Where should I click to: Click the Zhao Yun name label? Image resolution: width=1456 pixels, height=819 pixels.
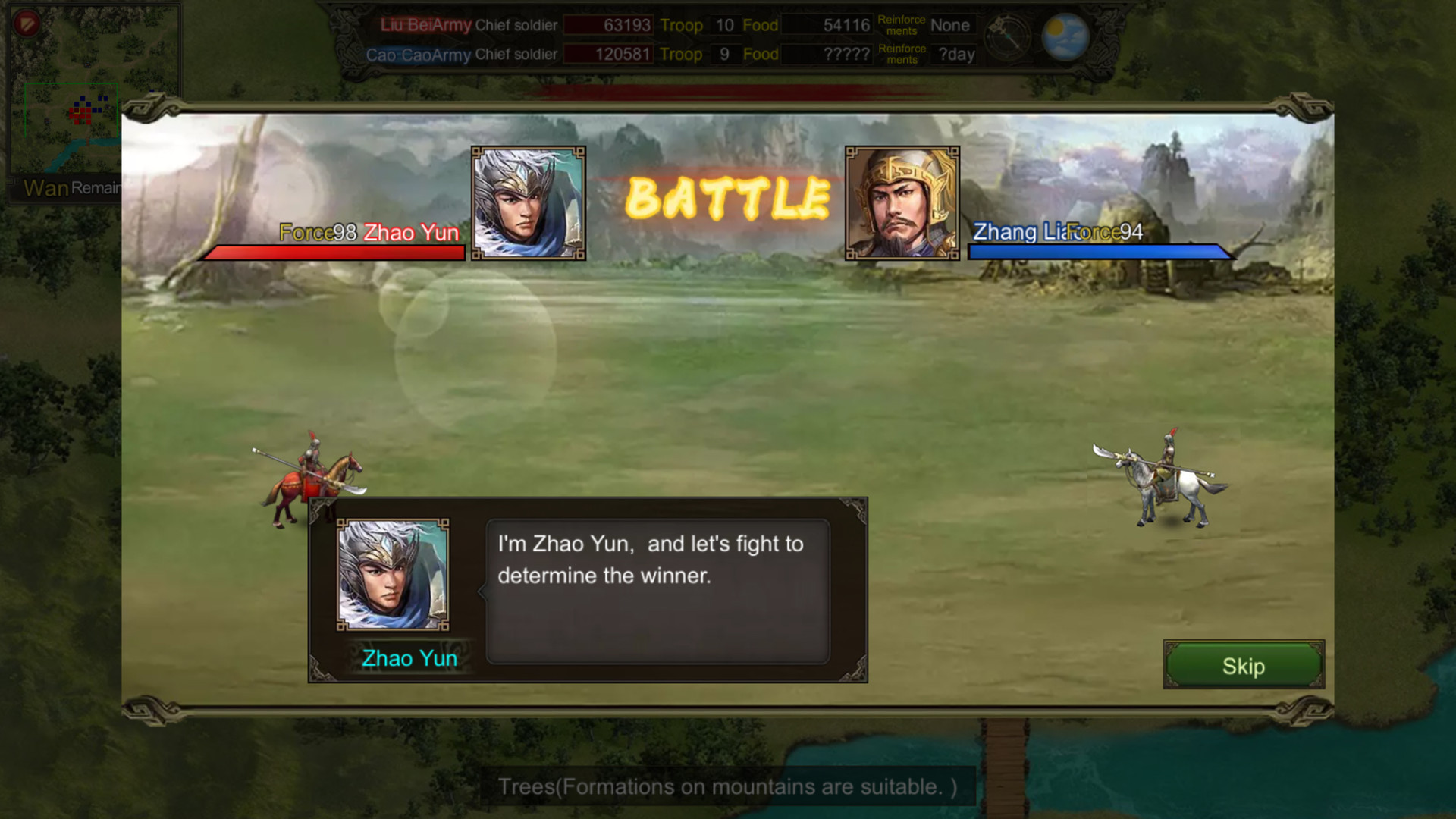410,233
